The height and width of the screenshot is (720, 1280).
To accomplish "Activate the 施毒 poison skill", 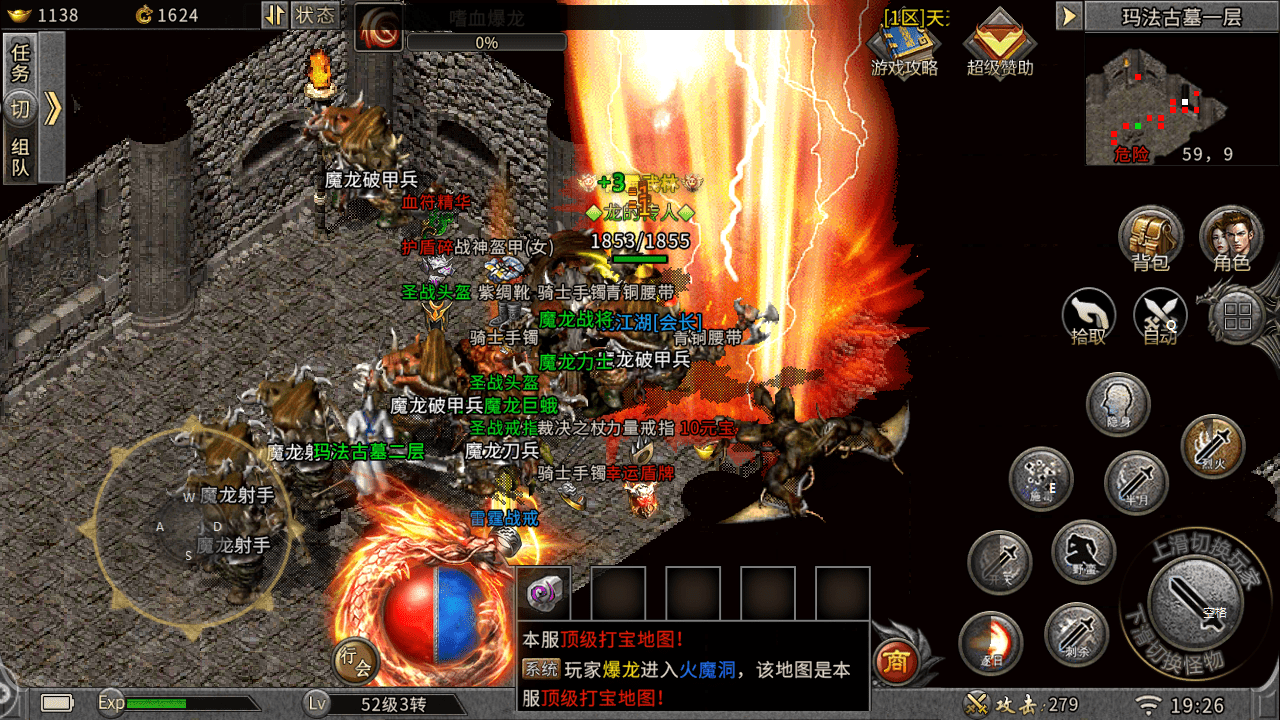I will 1040,479.
